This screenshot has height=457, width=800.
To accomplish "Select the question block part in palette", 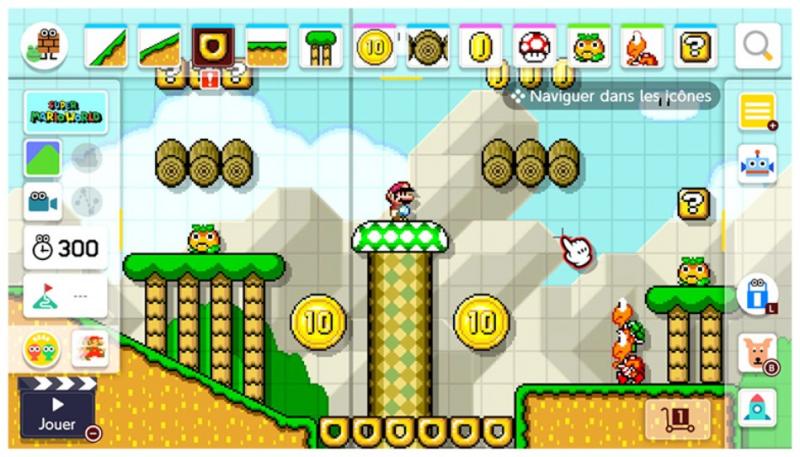I will pos(696,46).
